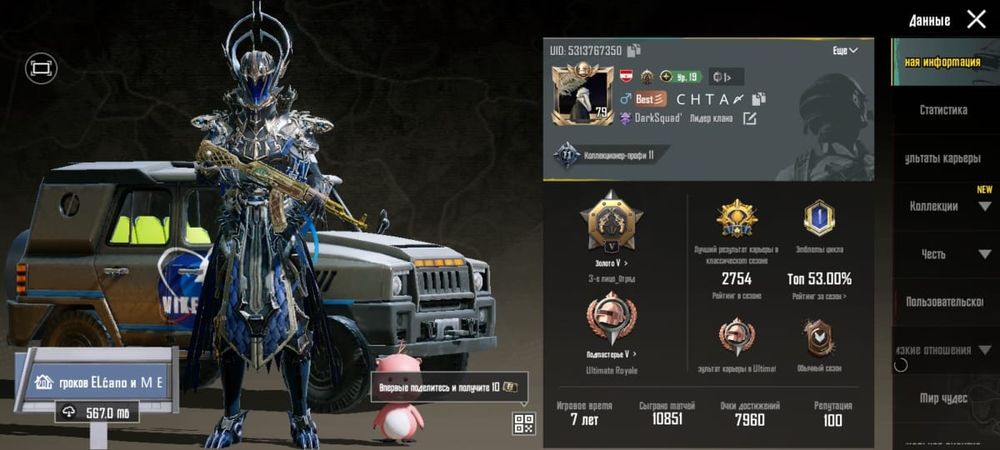The height and width of the screenshot is (450, 1000).
Task: Open the Рейтинг за сезон link
Action: pos(821,296)
